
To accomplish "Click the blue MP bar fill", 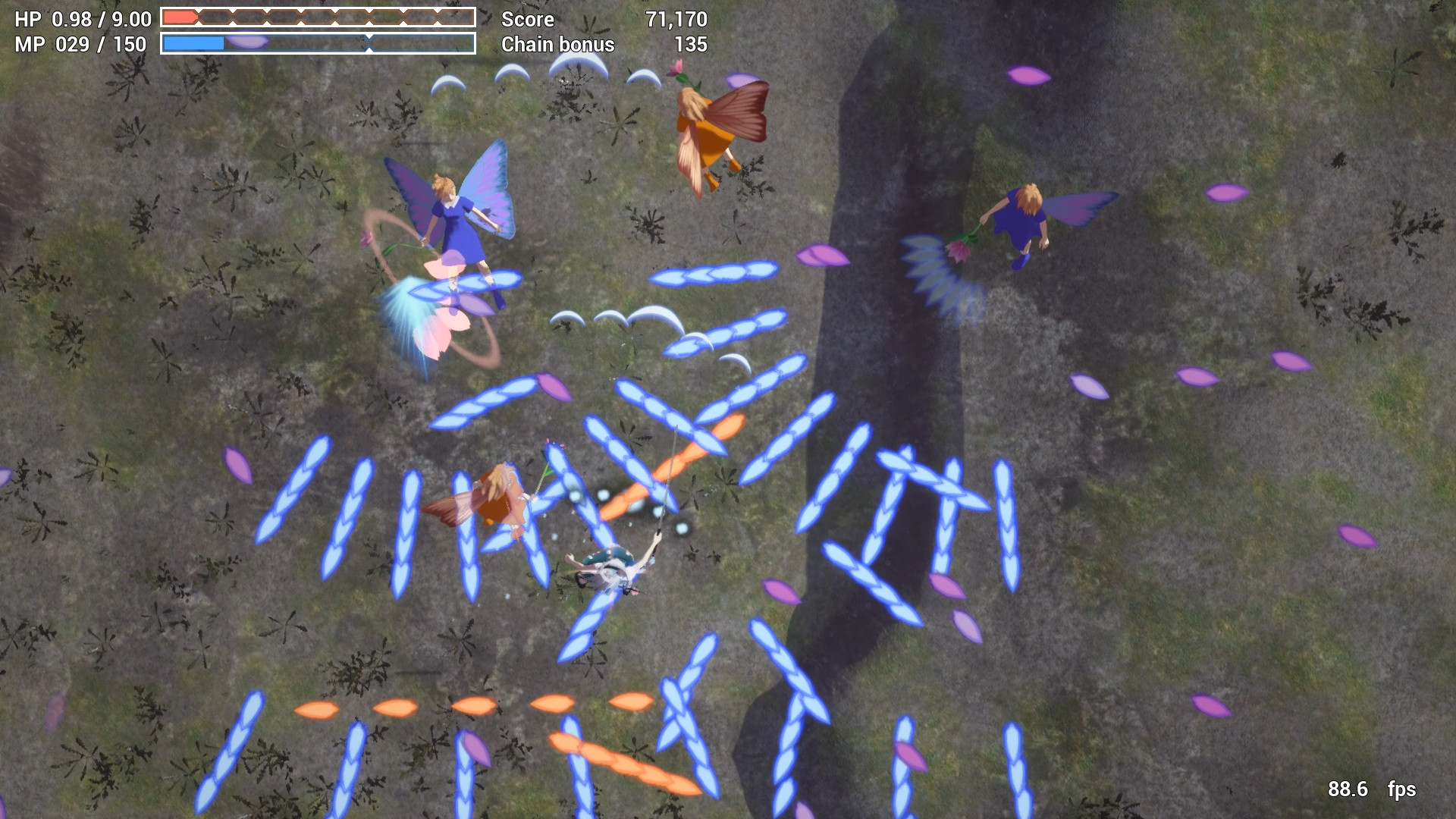I will [193, 42].
